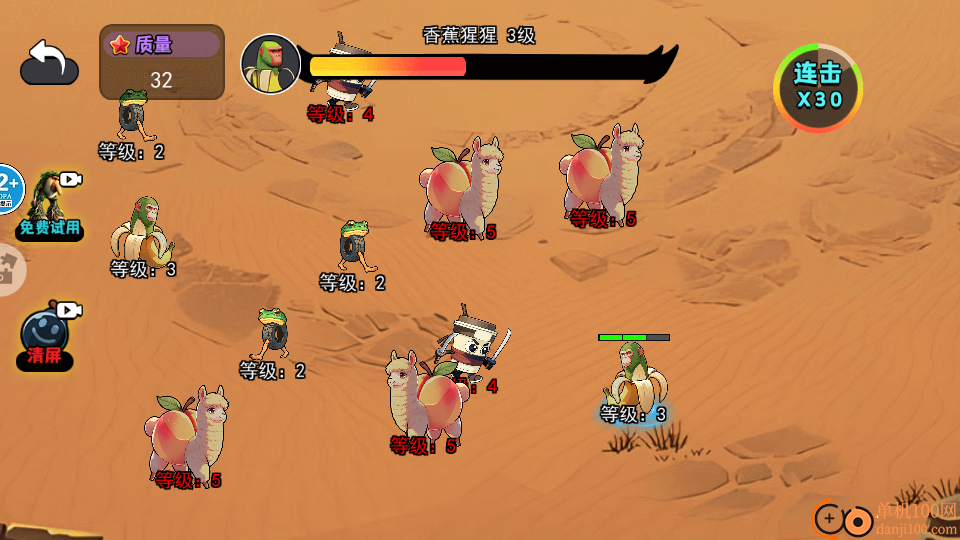Open the 12+ age rating notice
This screenshot has width=960, height=540.
[x=8, y=189]
